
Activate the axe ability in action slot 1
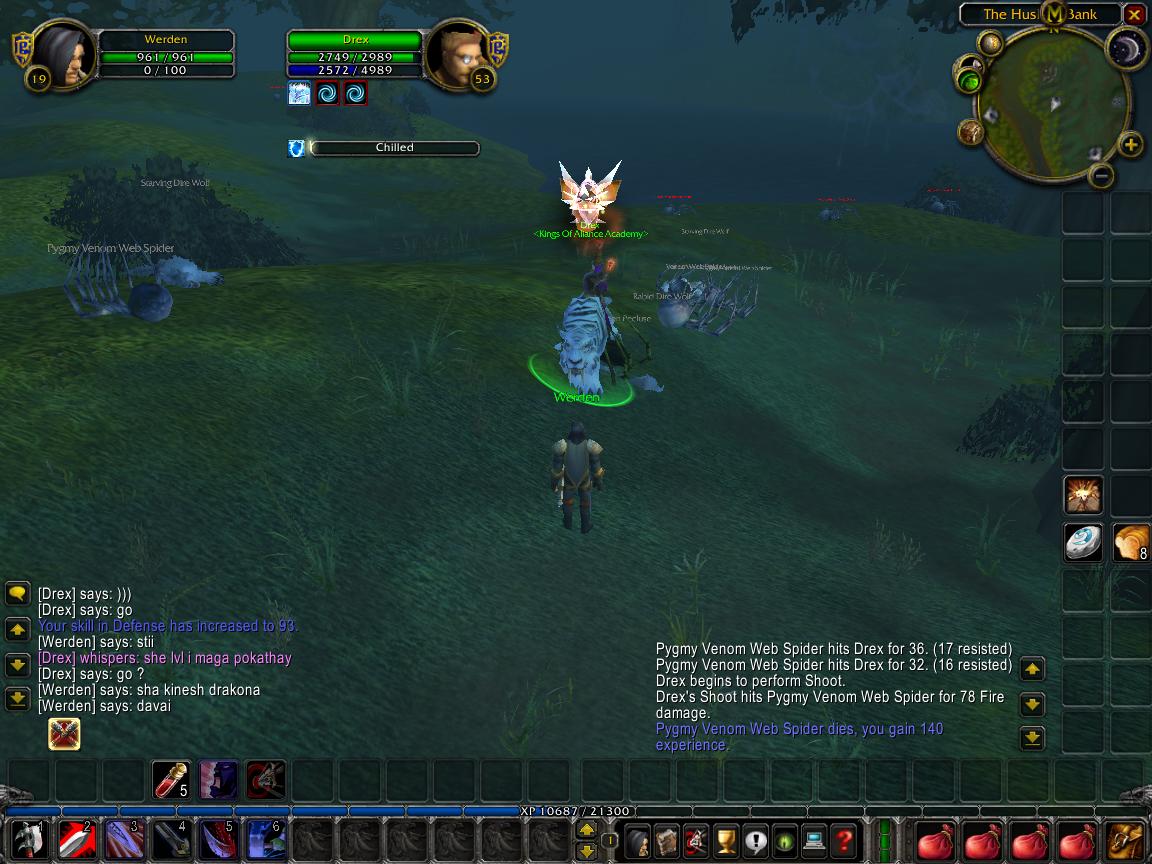click(27, 841)
